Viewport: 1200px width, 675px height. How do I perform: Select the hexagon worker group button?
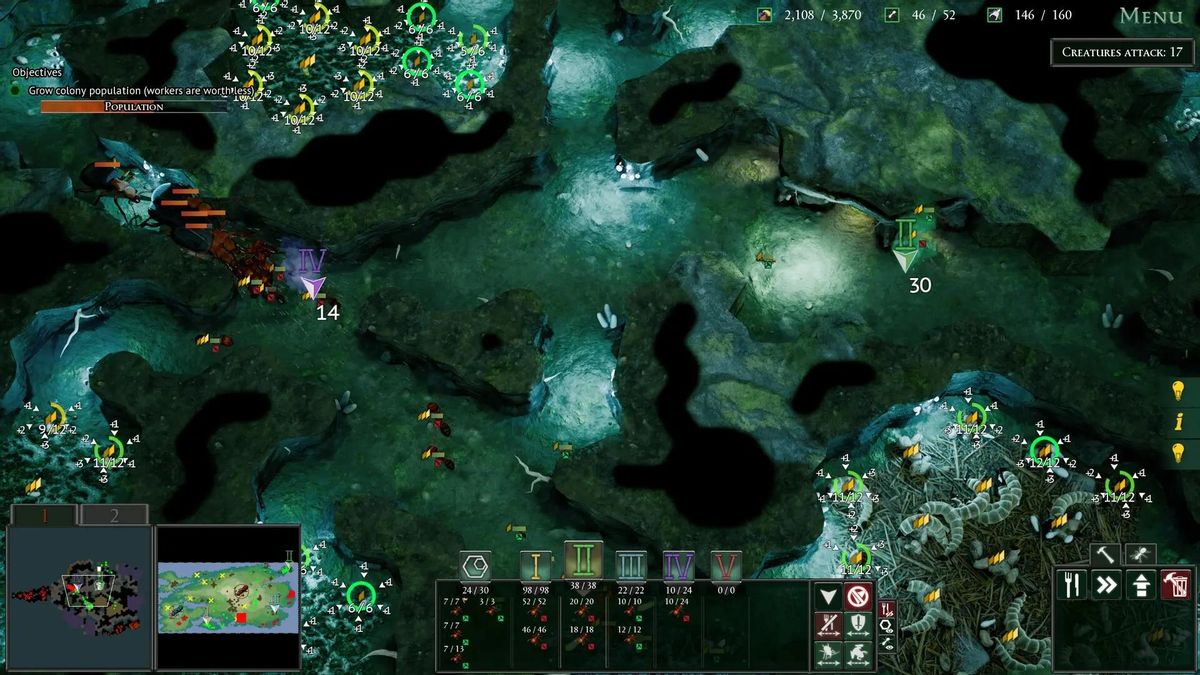[x=475, y=566]
